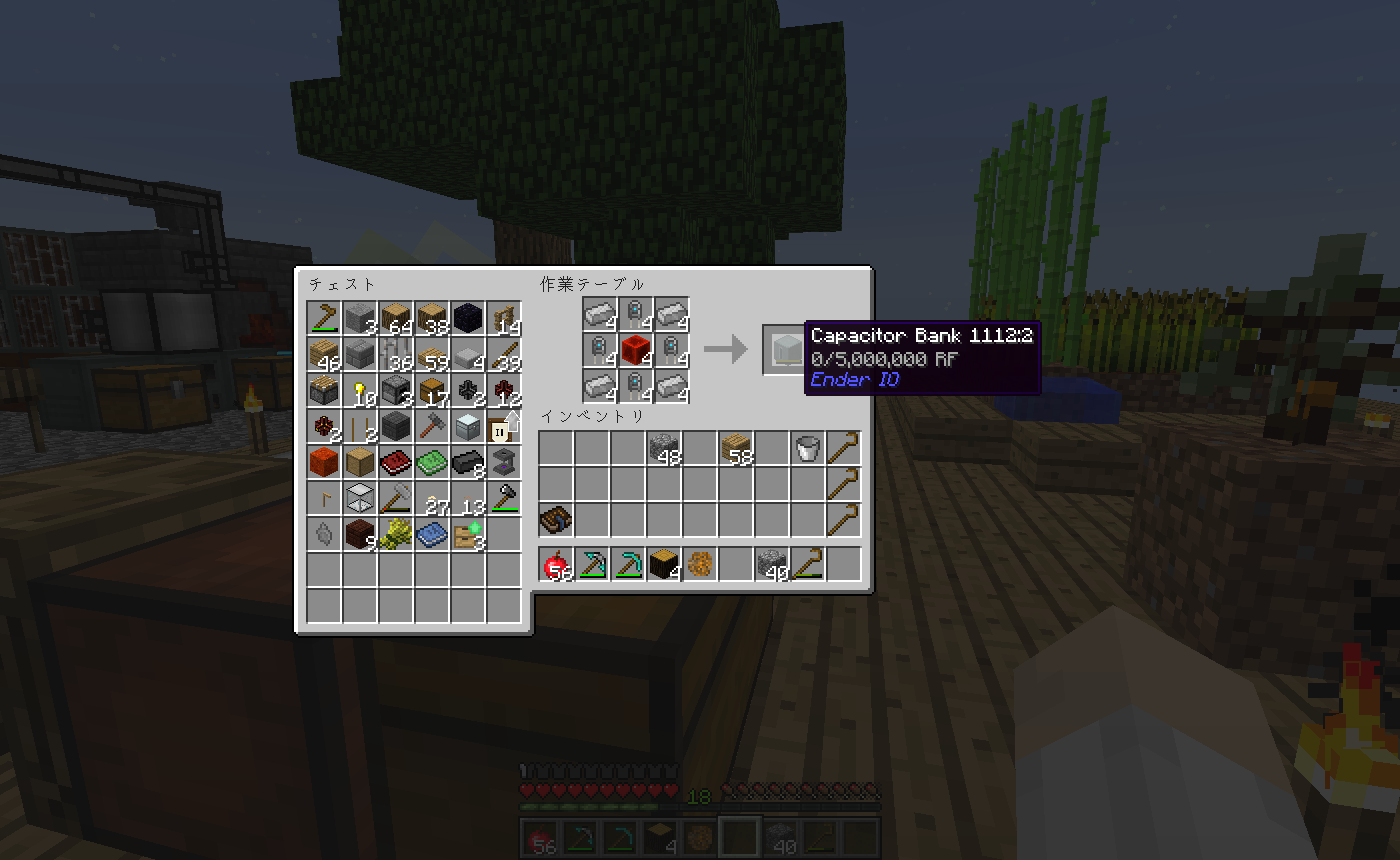Pick up the cookie in the hotbar
The image size is (1400, 860).
699,565
